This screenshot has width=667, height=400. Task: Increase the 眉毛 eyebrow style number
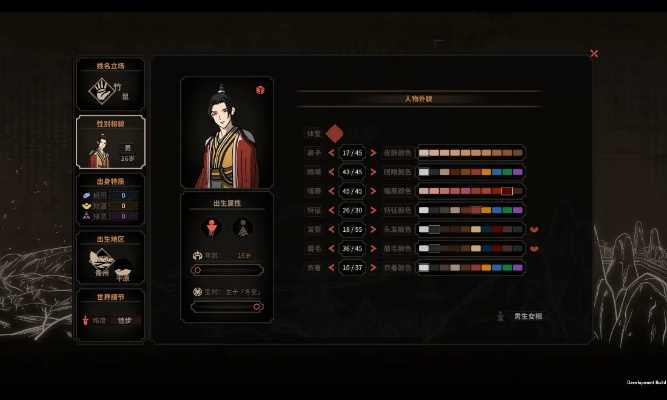(373, 248)
